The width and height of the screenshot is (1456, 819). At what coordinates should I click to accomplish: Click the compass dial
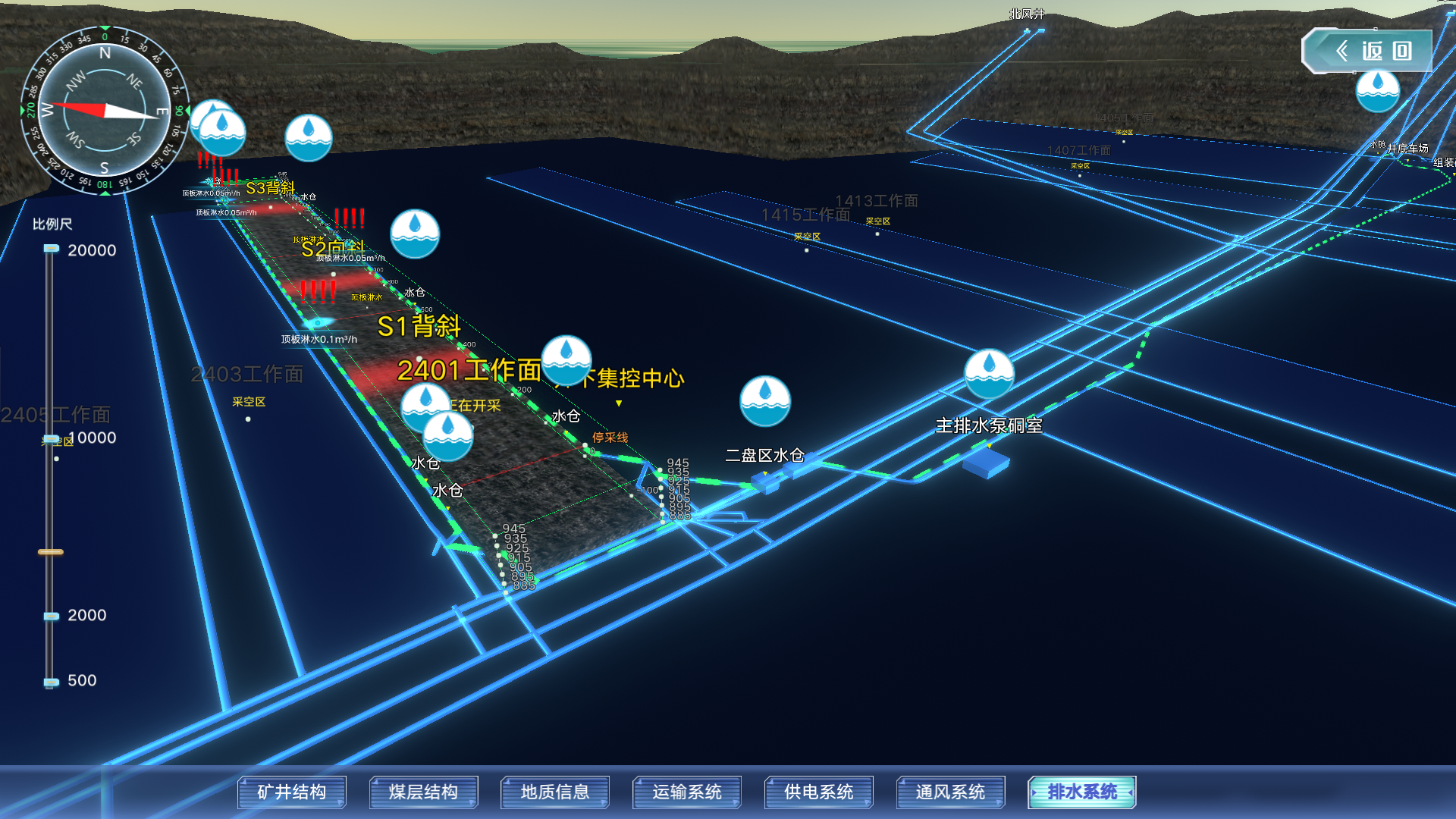(105, 111)
